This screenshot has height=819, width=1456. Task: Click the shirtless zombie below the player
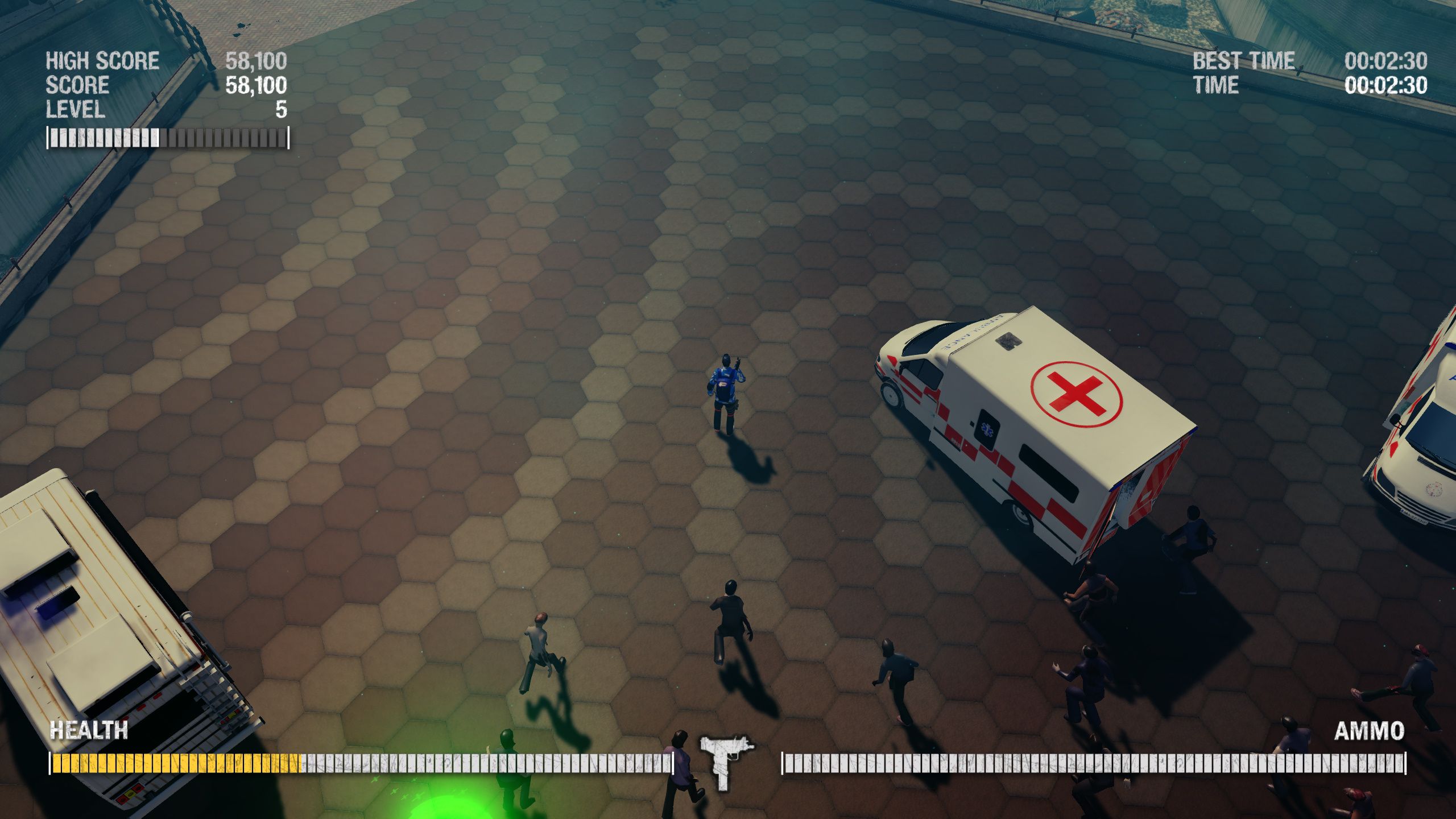[x=539, y=639]
